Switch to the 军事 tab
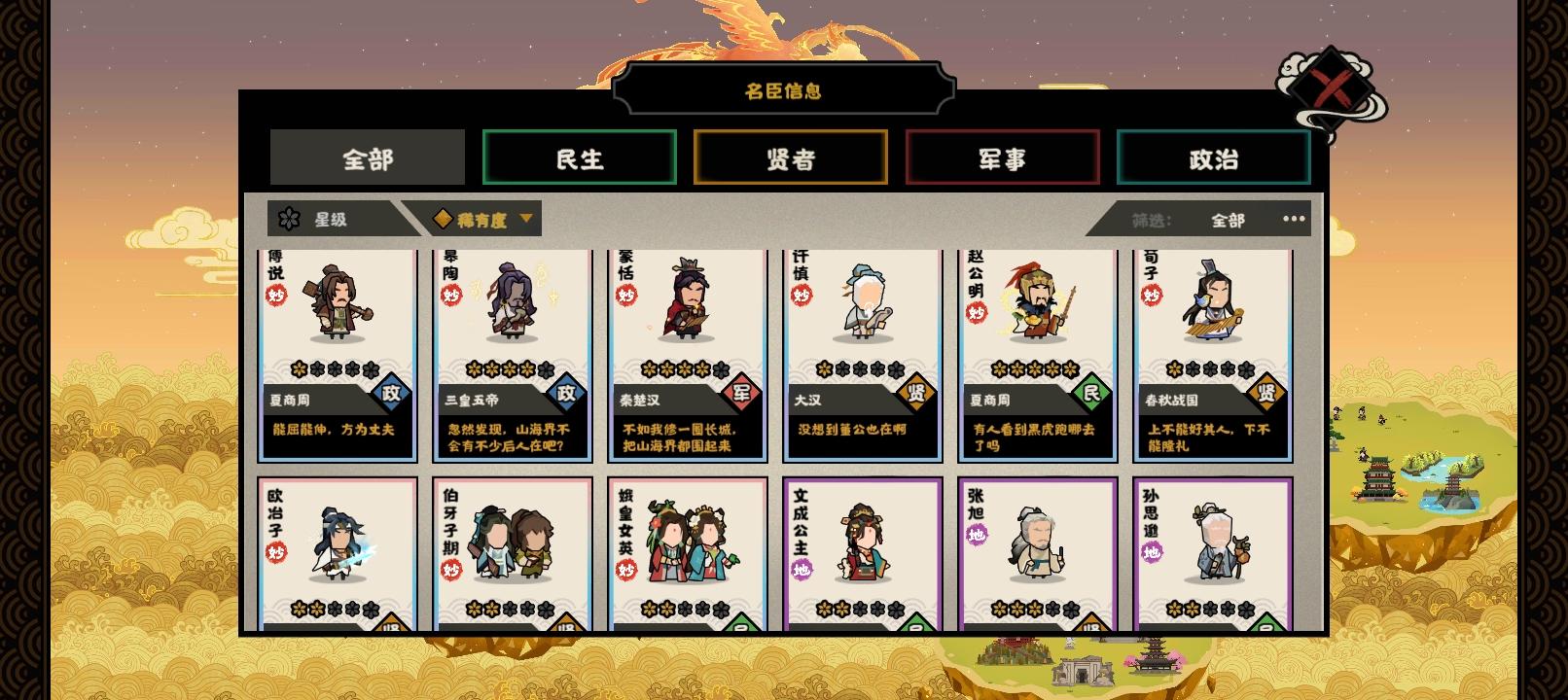Image resolution: width=1568 pixels, height=700 pixels. click(x=1002, y=157)
